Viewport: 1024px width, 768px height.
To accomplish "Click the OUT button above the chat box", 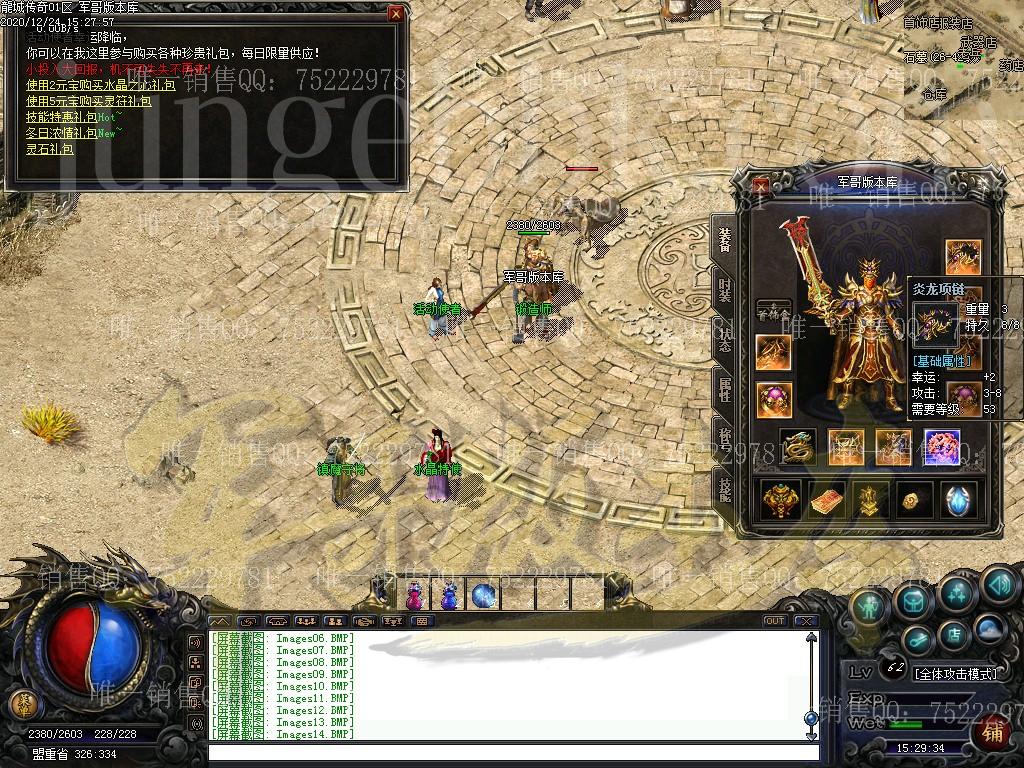I will coord(774,621).
